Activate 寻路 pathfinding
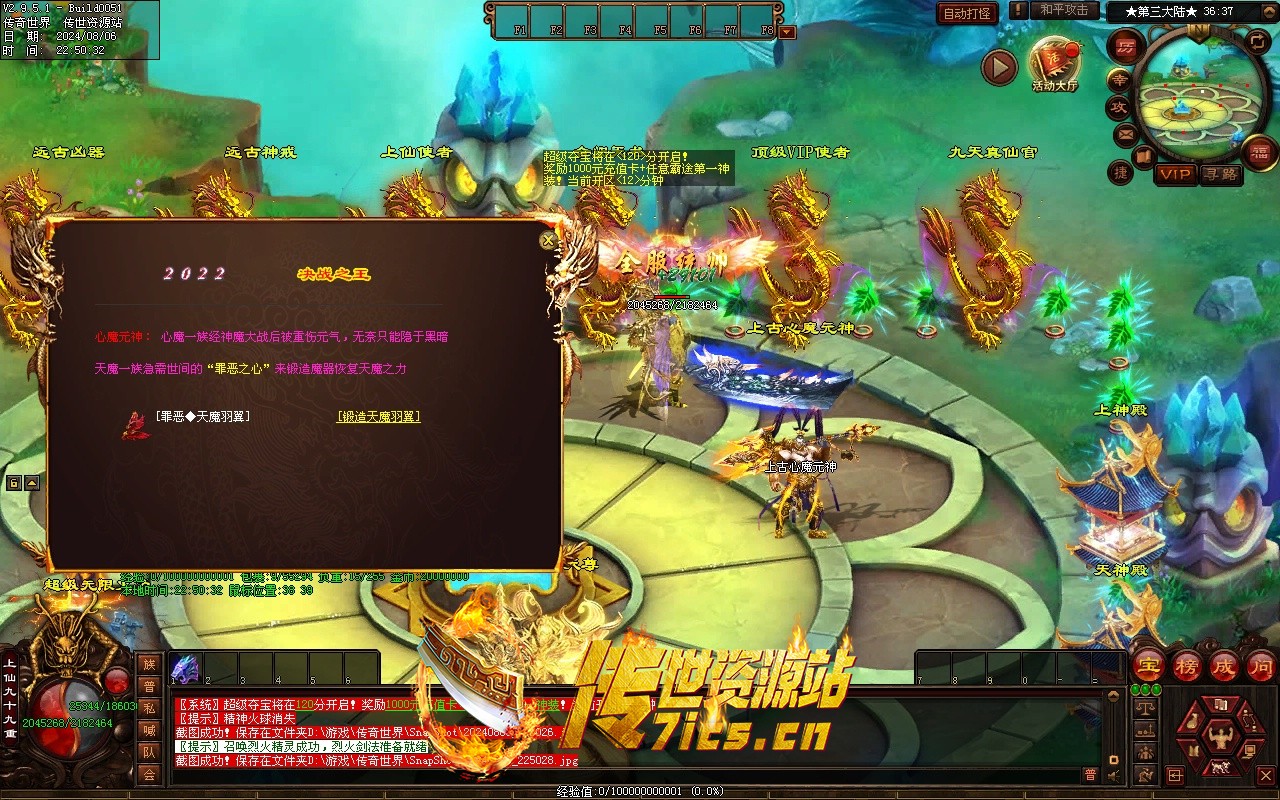Screen dimensions: 1280x800 point(1219,174)
